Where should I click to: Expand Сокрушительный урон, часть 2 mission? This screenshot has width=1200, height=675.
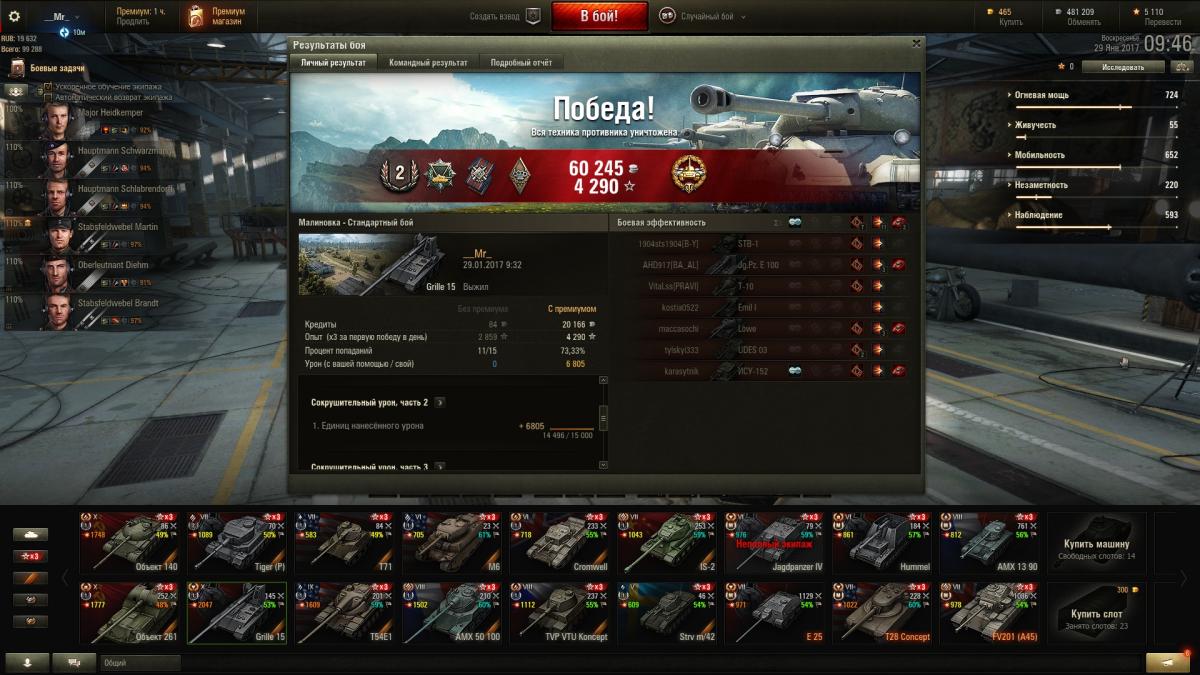(x=440, y=402)
